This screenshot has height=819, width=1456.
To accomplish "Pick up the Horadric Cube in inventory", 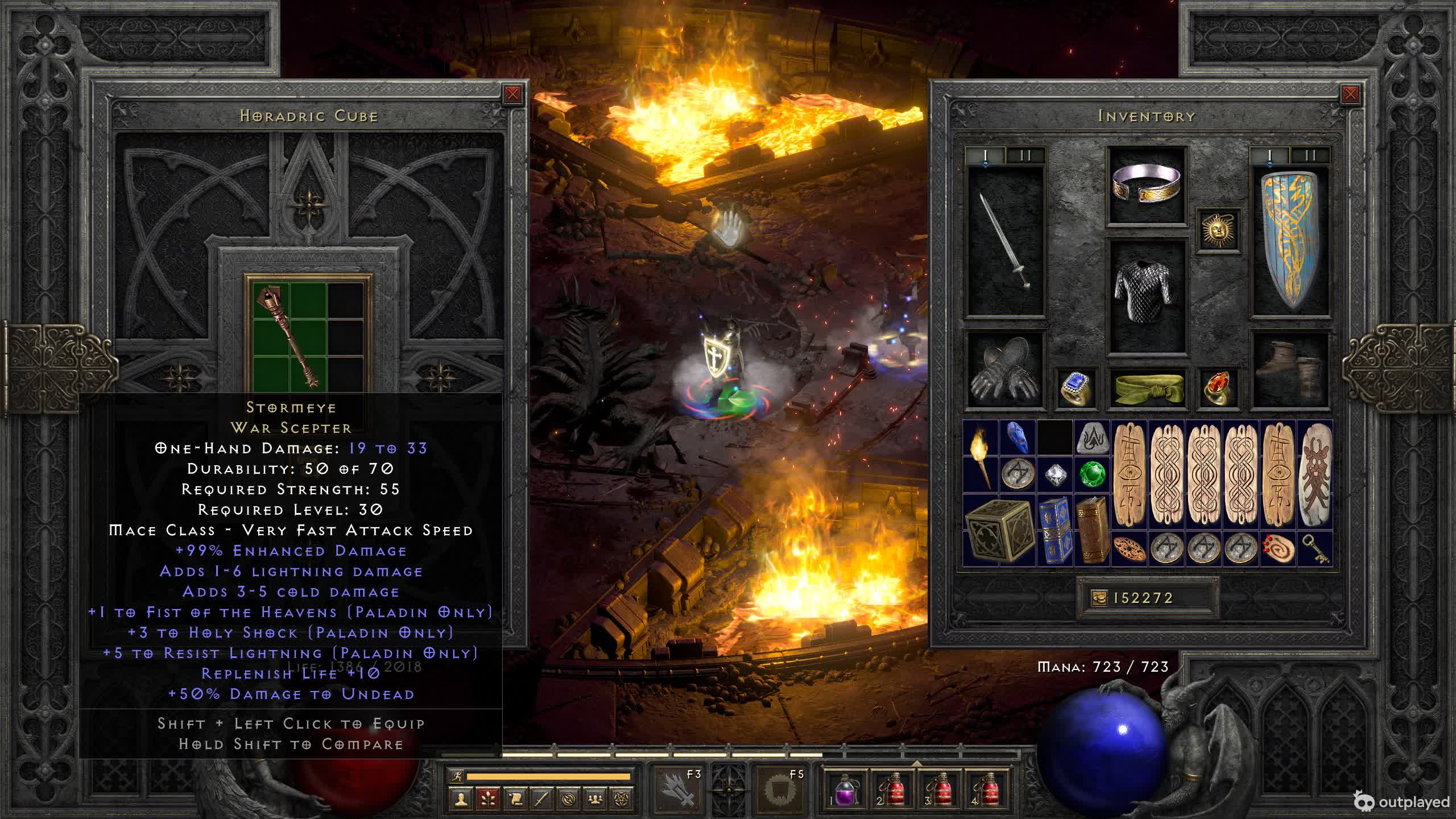I will click(x=999, y=530).
